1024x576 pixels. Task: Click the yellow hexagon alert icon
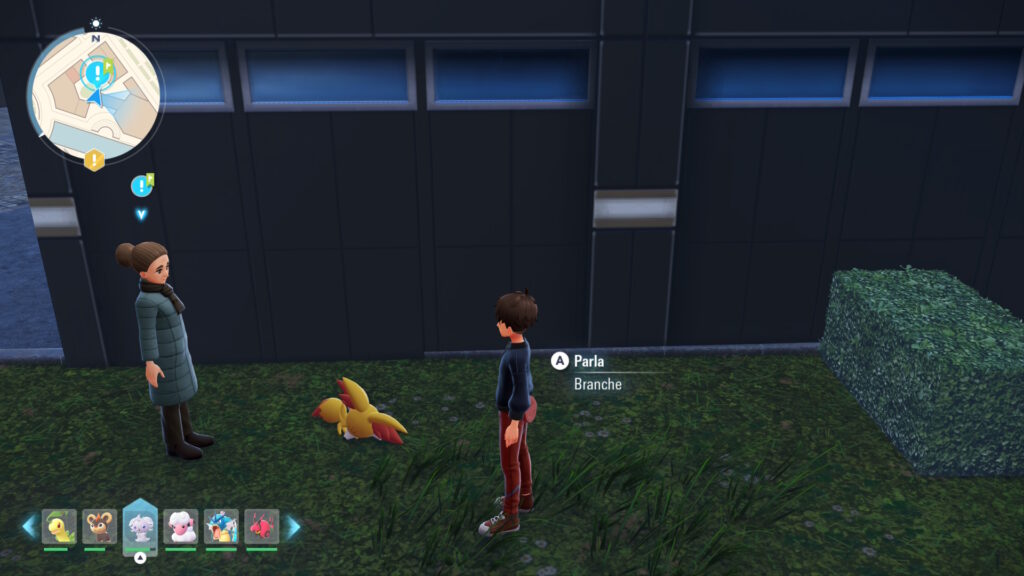pos(94,159)
